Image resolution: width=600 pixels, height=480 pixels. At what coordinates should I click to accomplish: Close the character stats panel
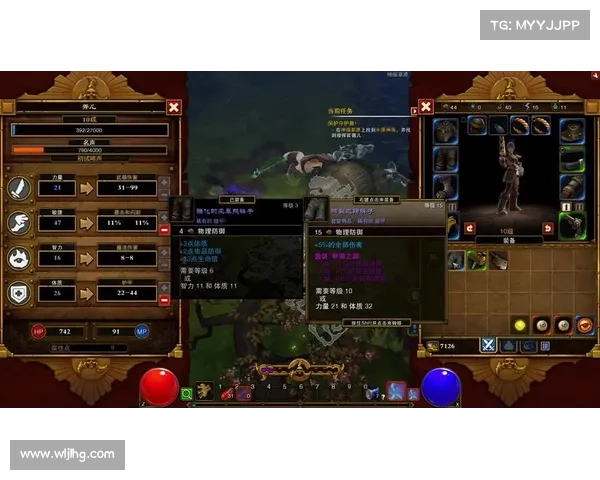click(174, 107)
